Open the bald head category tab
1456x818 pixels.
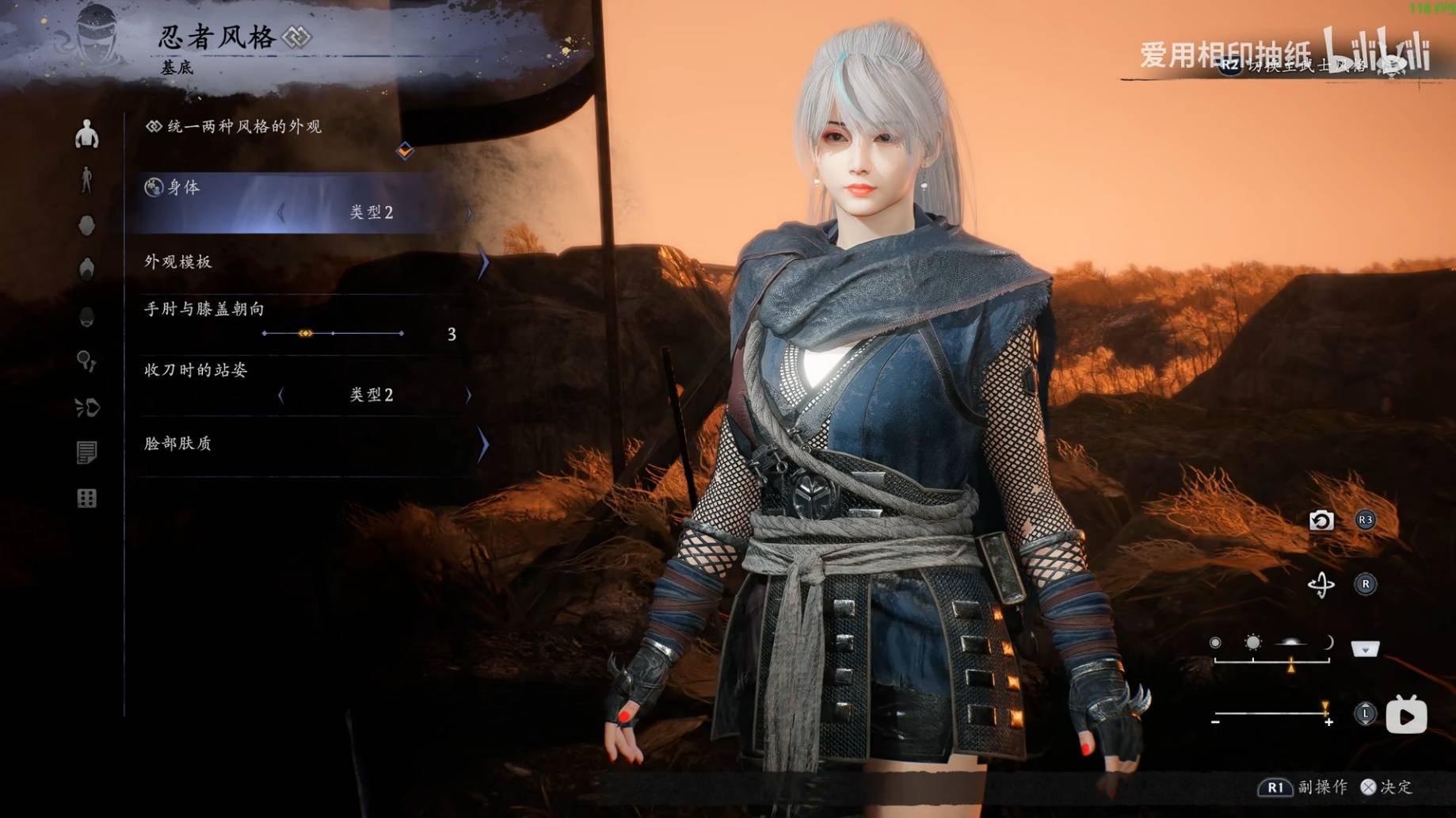pyautogui.click(x=86, y=226)
